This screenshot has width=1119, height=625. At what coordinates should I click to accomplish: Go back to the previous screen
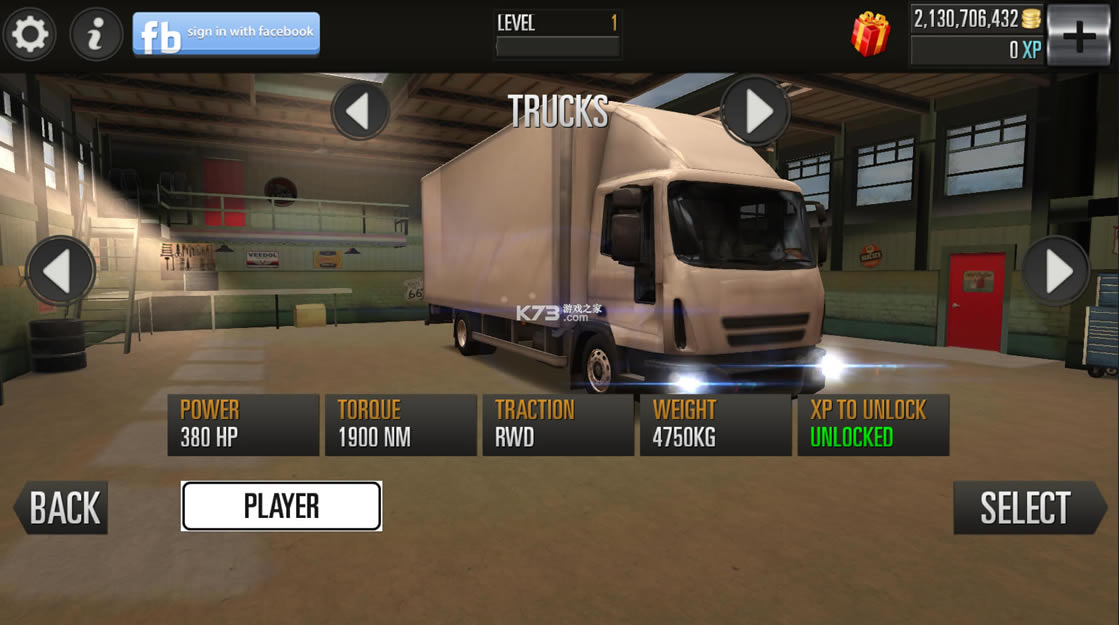click(x=62, y=508)
